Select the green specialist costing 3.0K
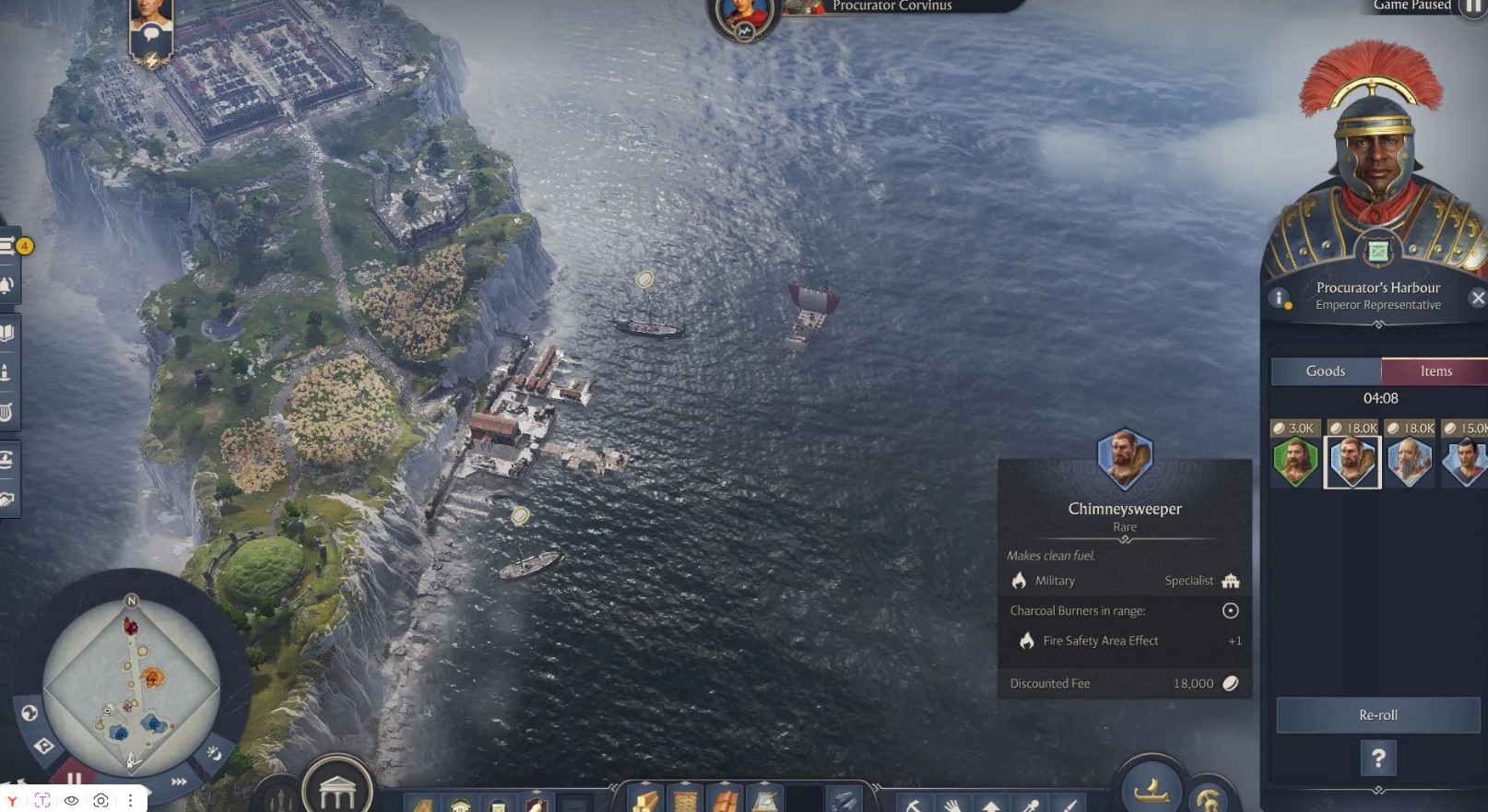Image resolution: width=1488 pixels, height=812 pixels. (x=1295, y=461)
